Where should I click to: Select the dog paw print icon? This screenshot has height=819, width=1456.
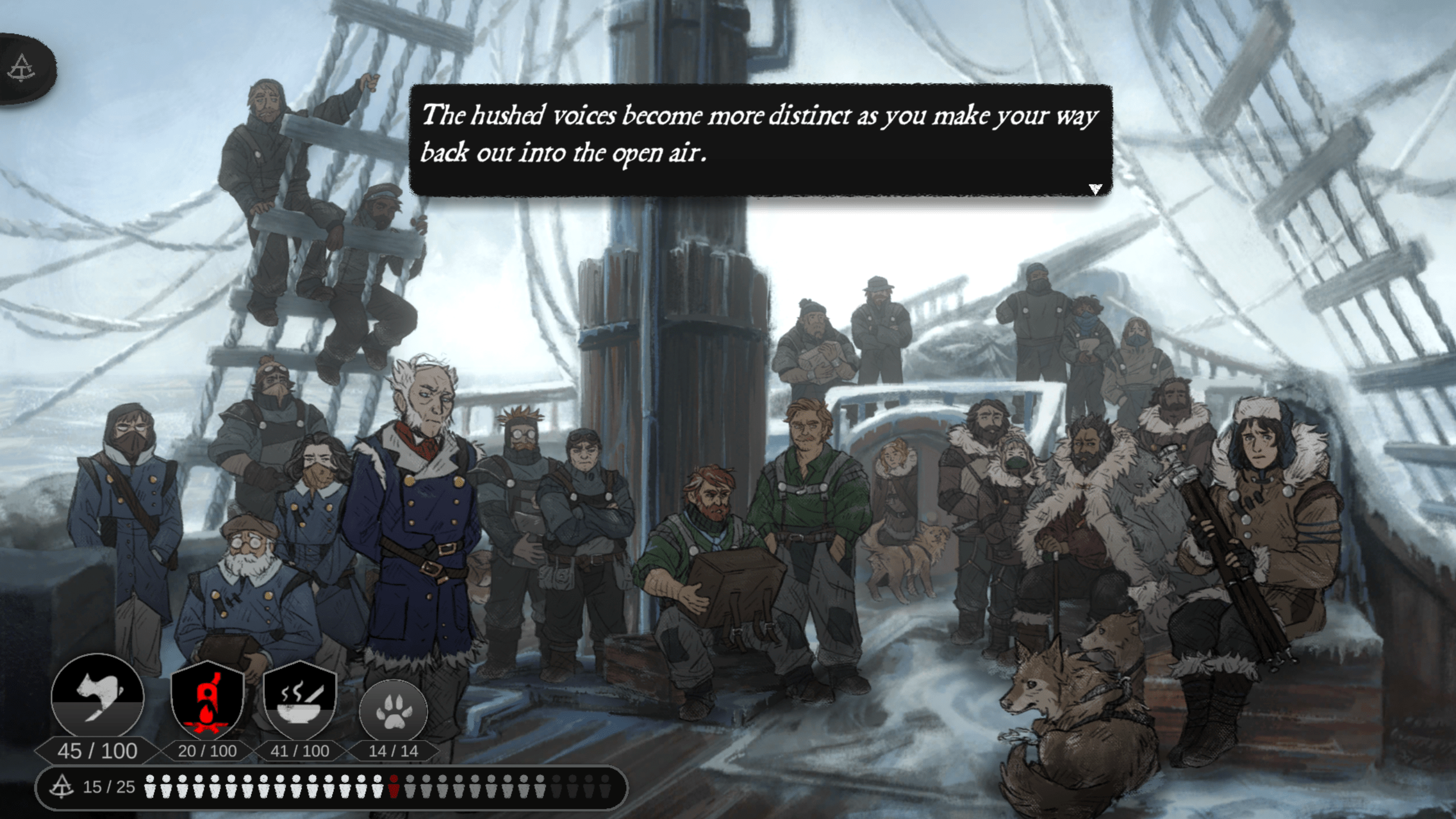point(393,711)
